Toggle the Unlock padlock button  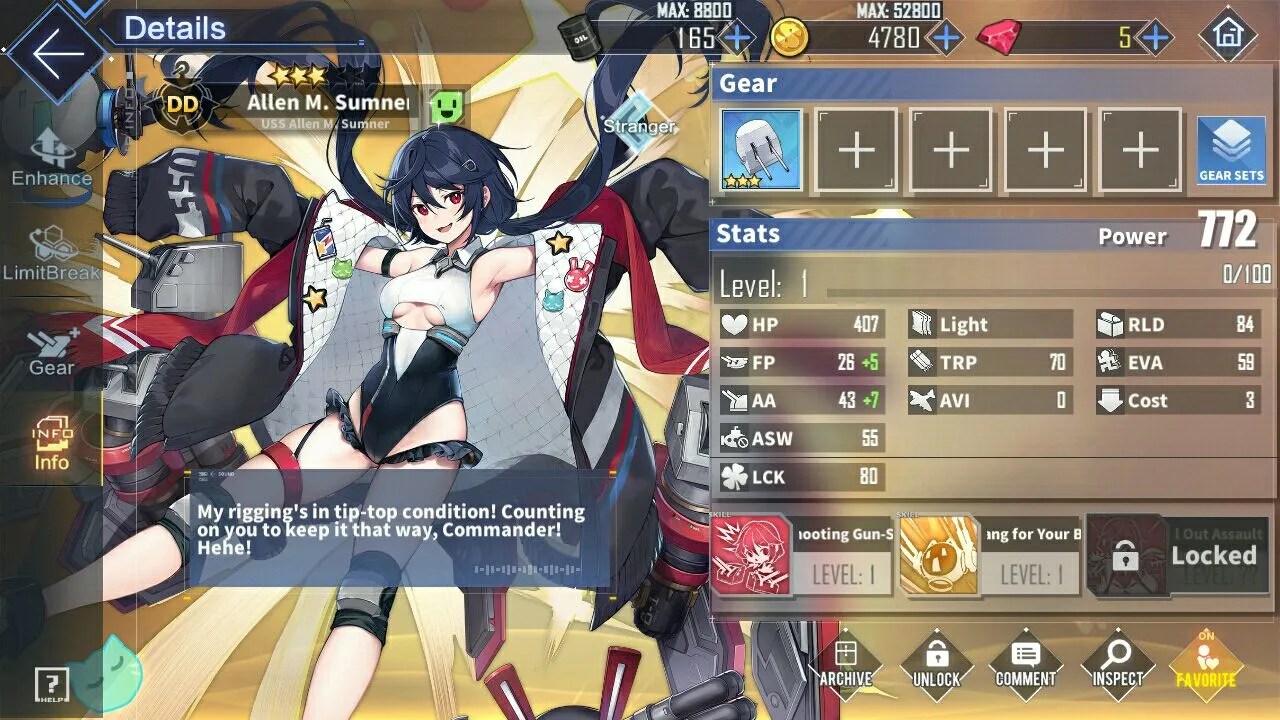[936, 663]
